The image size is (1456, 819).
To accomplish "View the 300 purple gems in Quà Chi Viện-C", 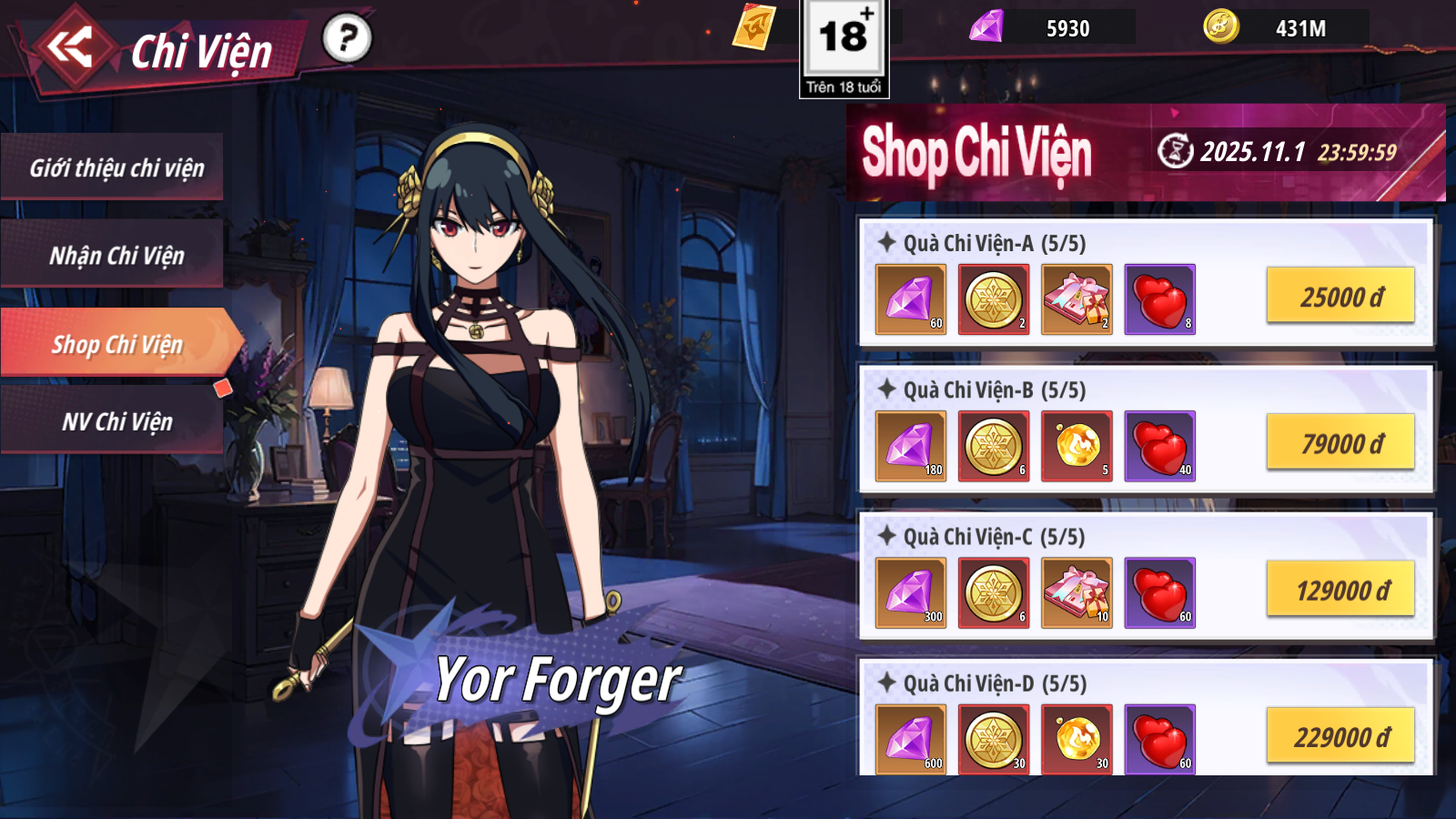I will (x=910, y=592).
